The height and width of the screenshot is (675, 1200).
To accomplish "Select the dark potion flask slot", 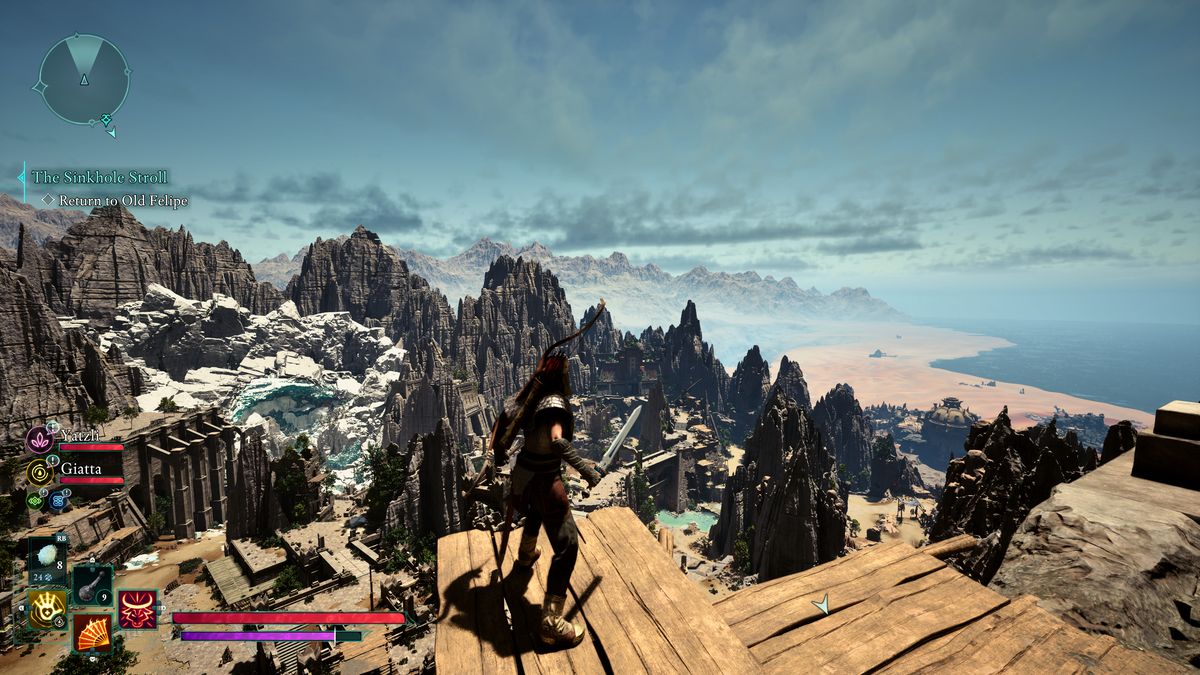I will pyautogui.click(x=92, y=584).
